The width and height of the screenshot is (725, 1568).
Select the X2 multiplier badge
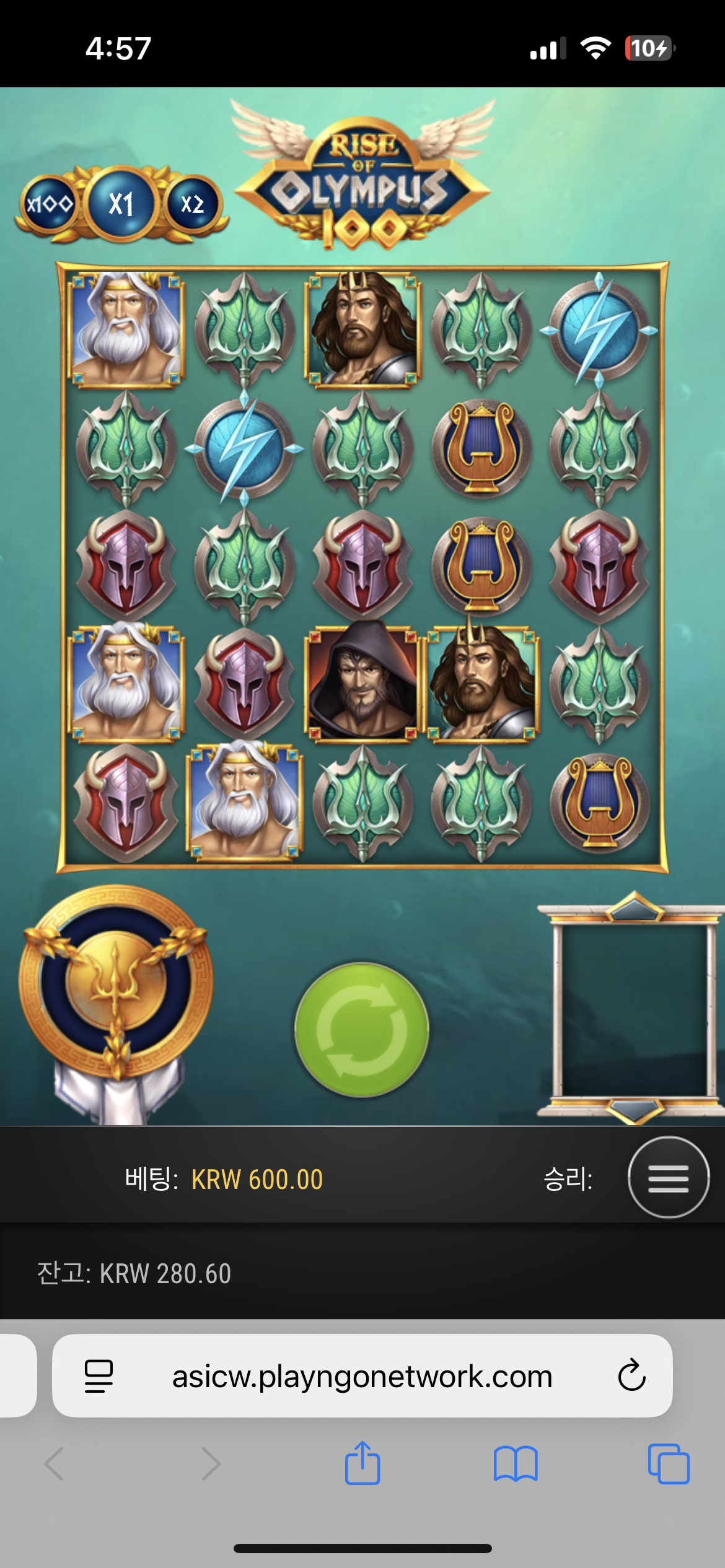[193, 204]
